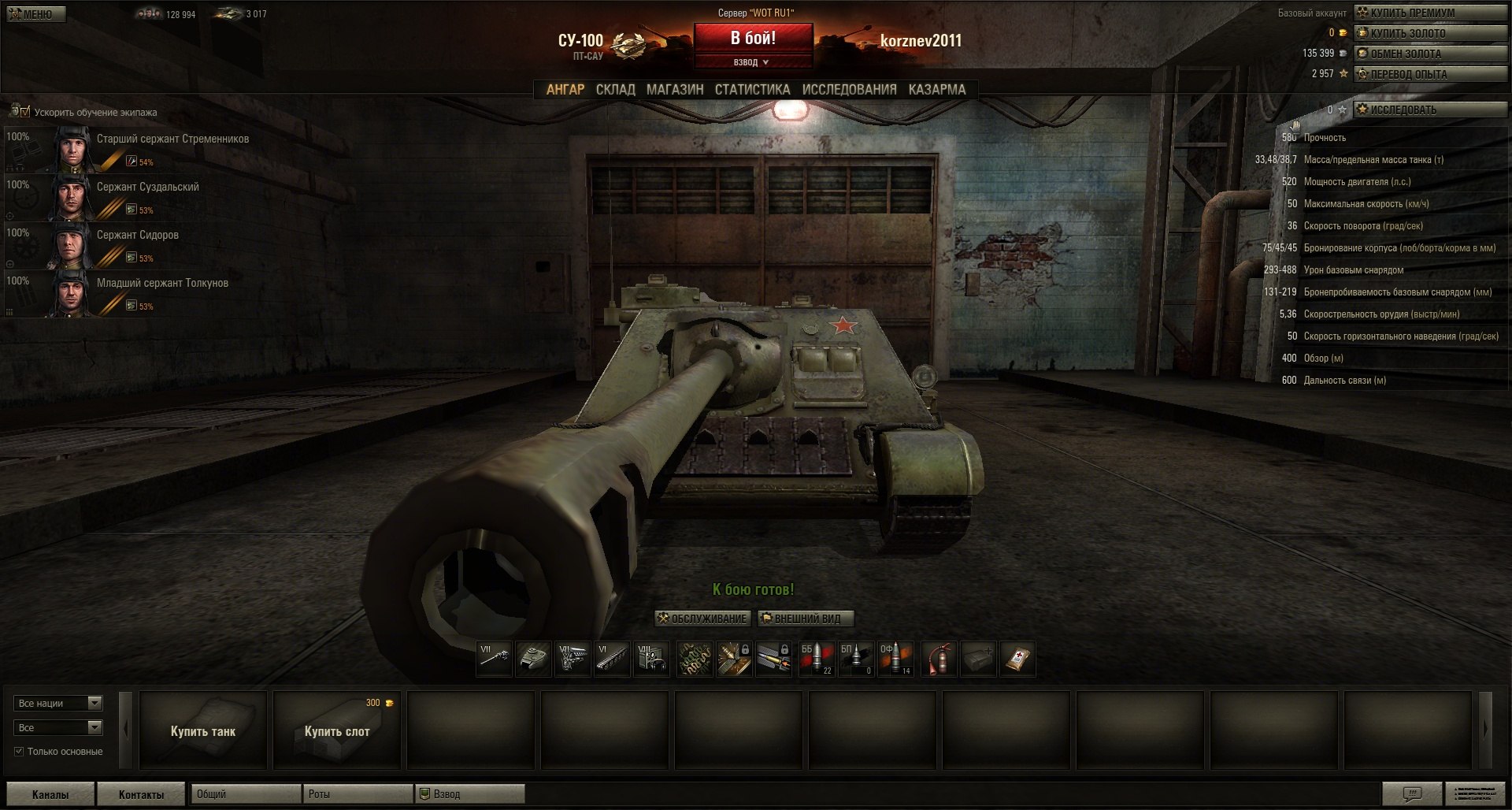Buy a new slot via Купить слот

[337, 731]
